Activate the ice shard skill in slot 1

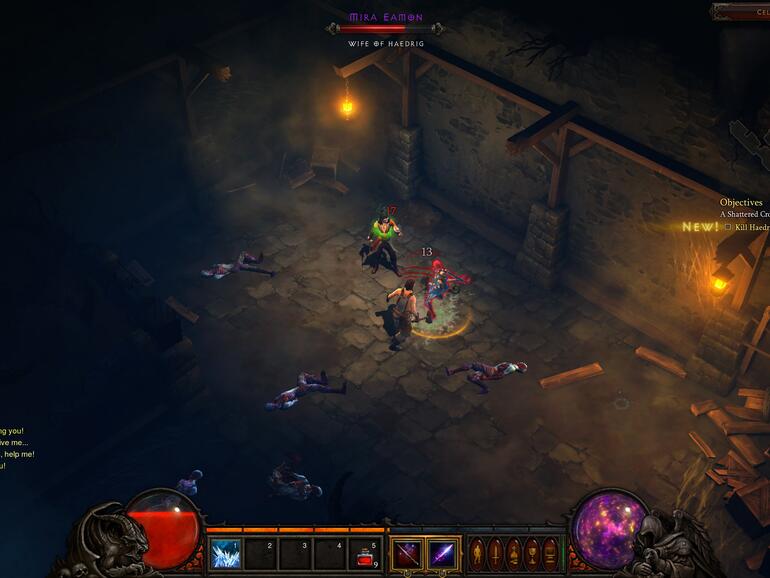tap(225, 553)
